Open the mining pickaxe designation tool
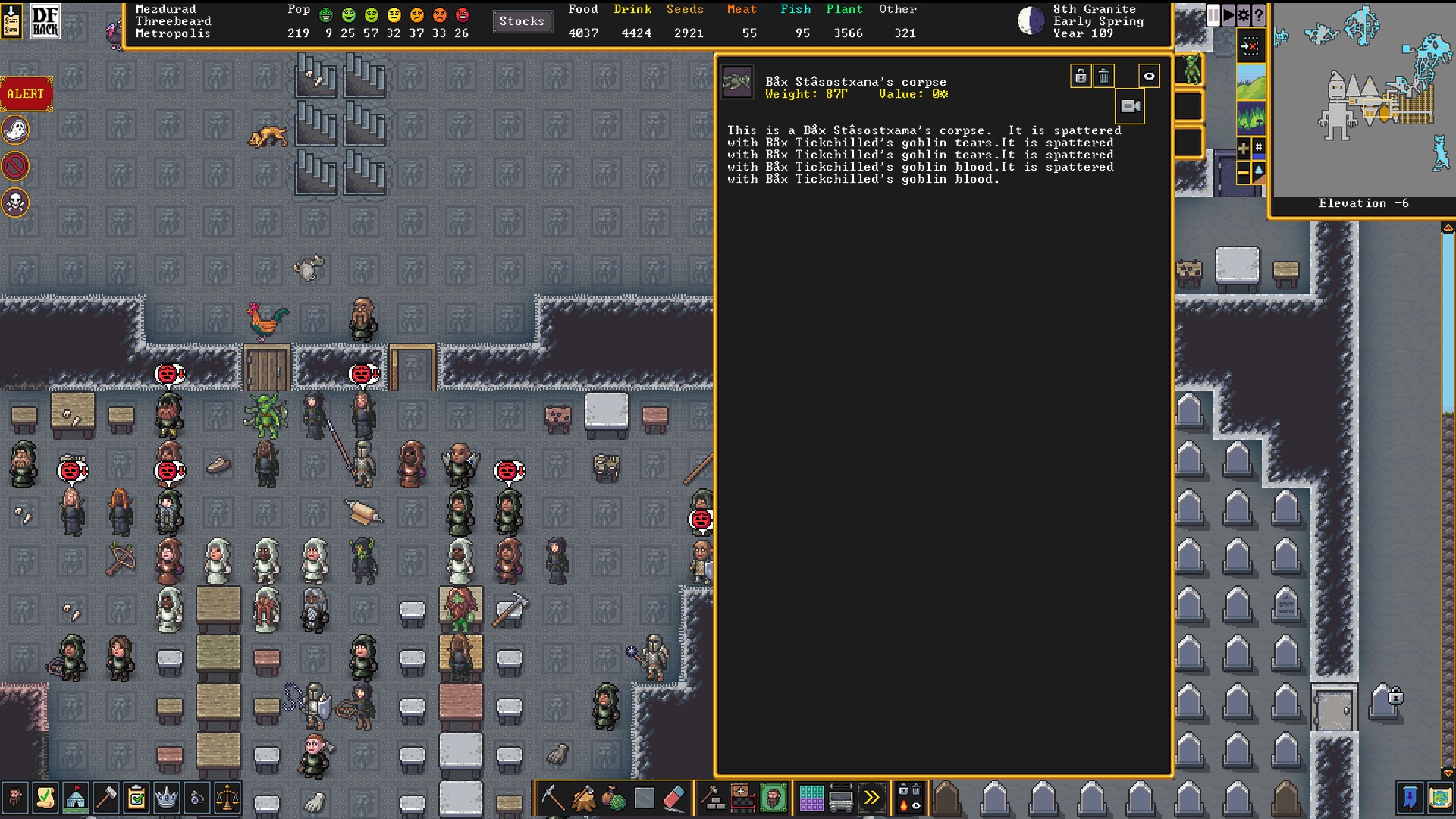1456x819 pixels. tap(553, 798)
